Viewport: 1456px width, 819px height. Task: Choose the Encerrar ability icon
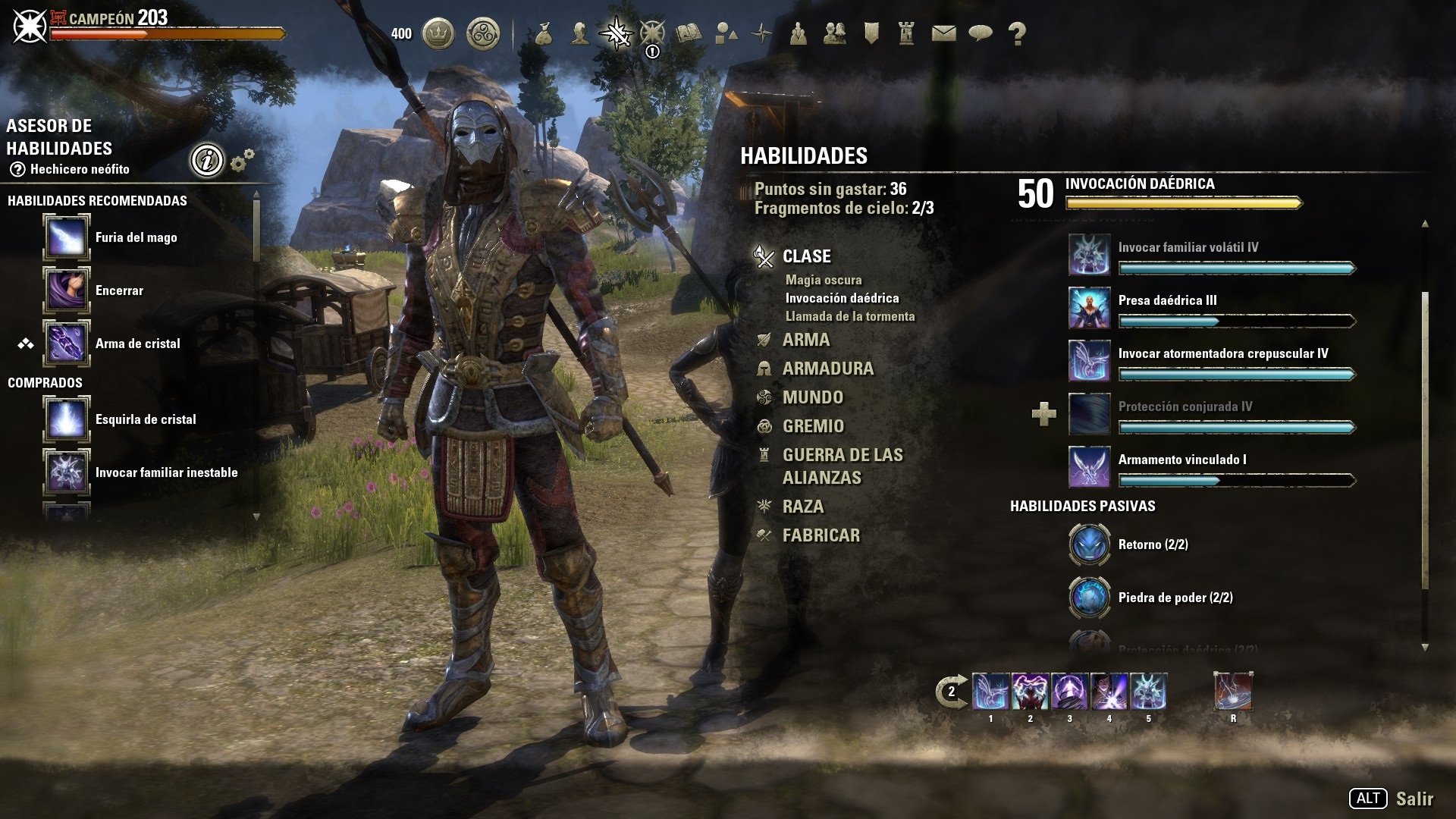pos(67,290)
